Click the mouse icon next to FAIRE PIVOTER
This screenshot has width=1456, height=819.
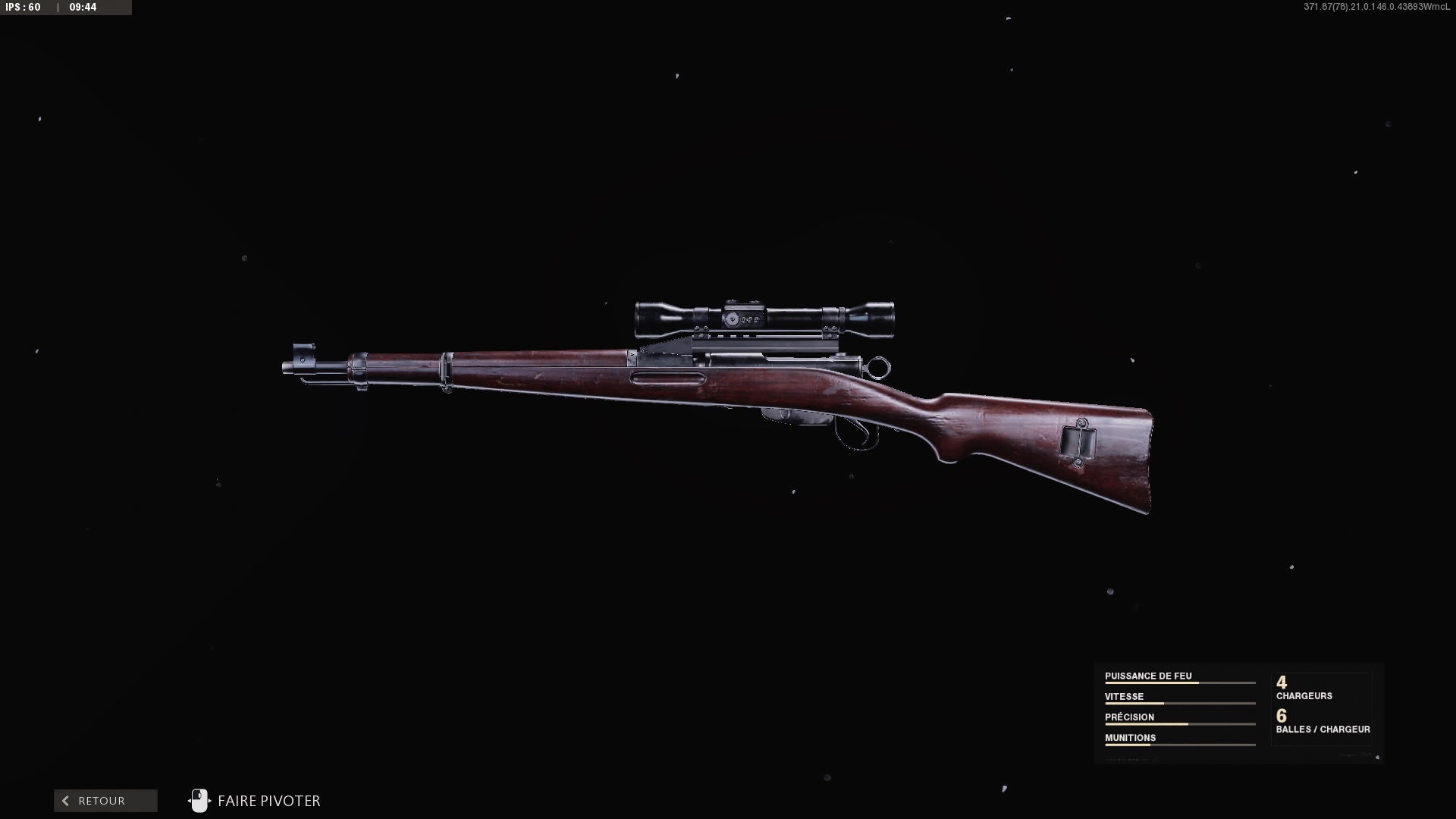point(199,801)
